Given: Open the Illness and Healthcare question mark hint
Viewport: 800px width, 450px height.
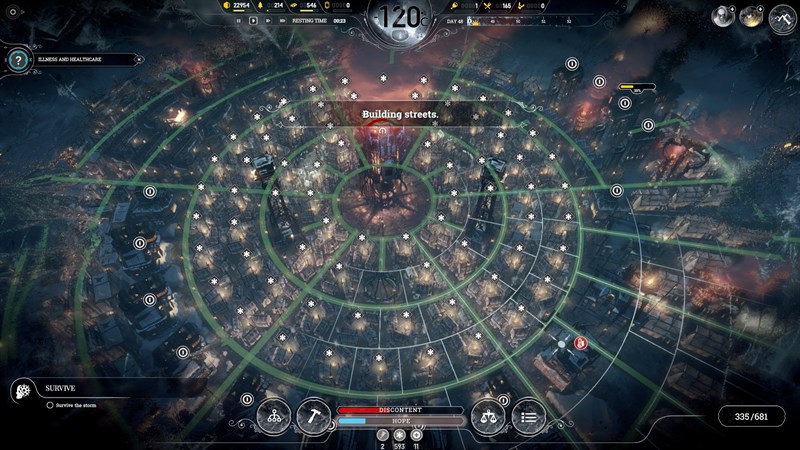Looking at the screenshot, I should click(x=16, y=60).
